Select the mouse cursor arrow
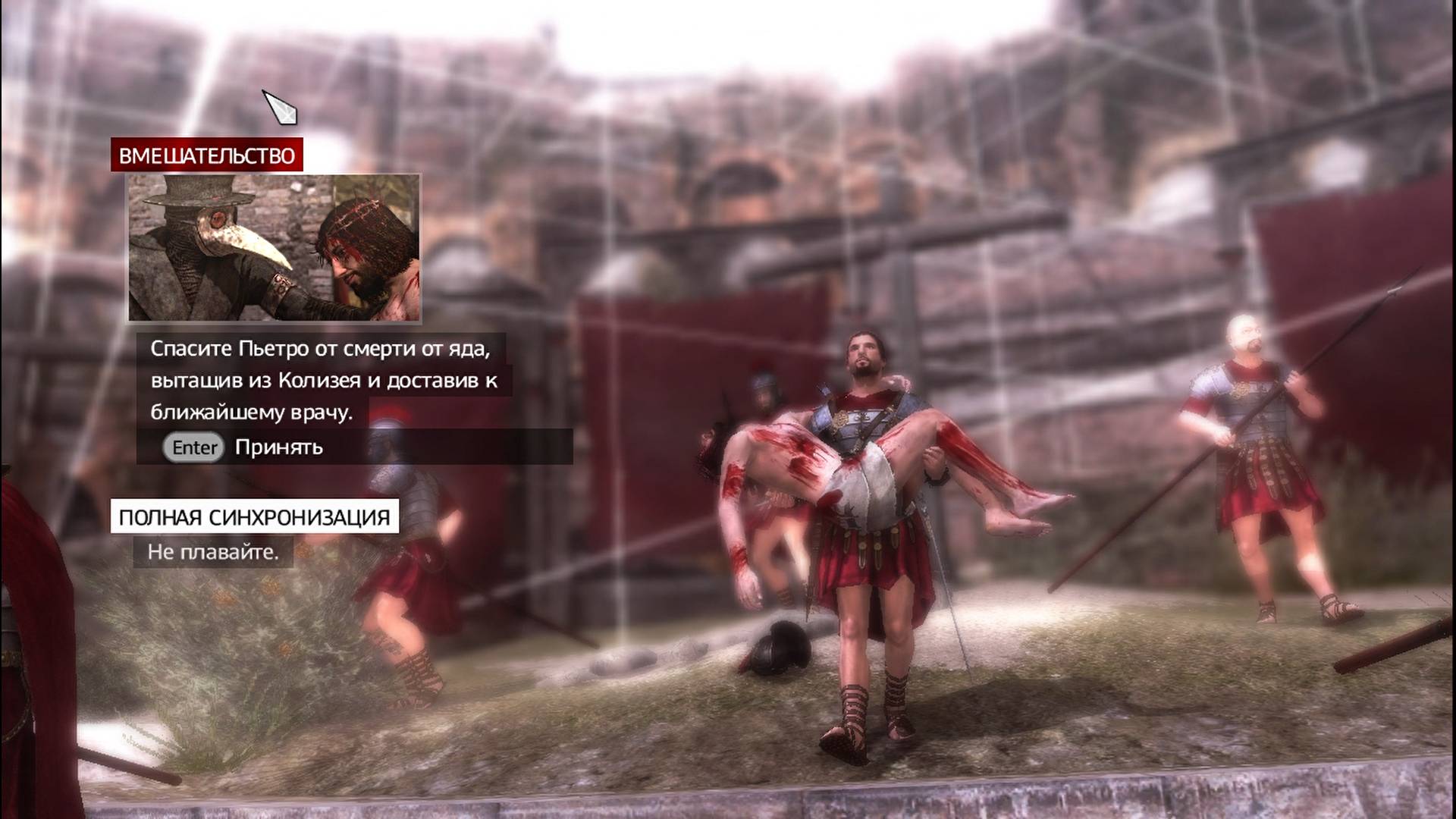Image resolution: width=1456 pixels, height=819 pixels. coord(279,106)
